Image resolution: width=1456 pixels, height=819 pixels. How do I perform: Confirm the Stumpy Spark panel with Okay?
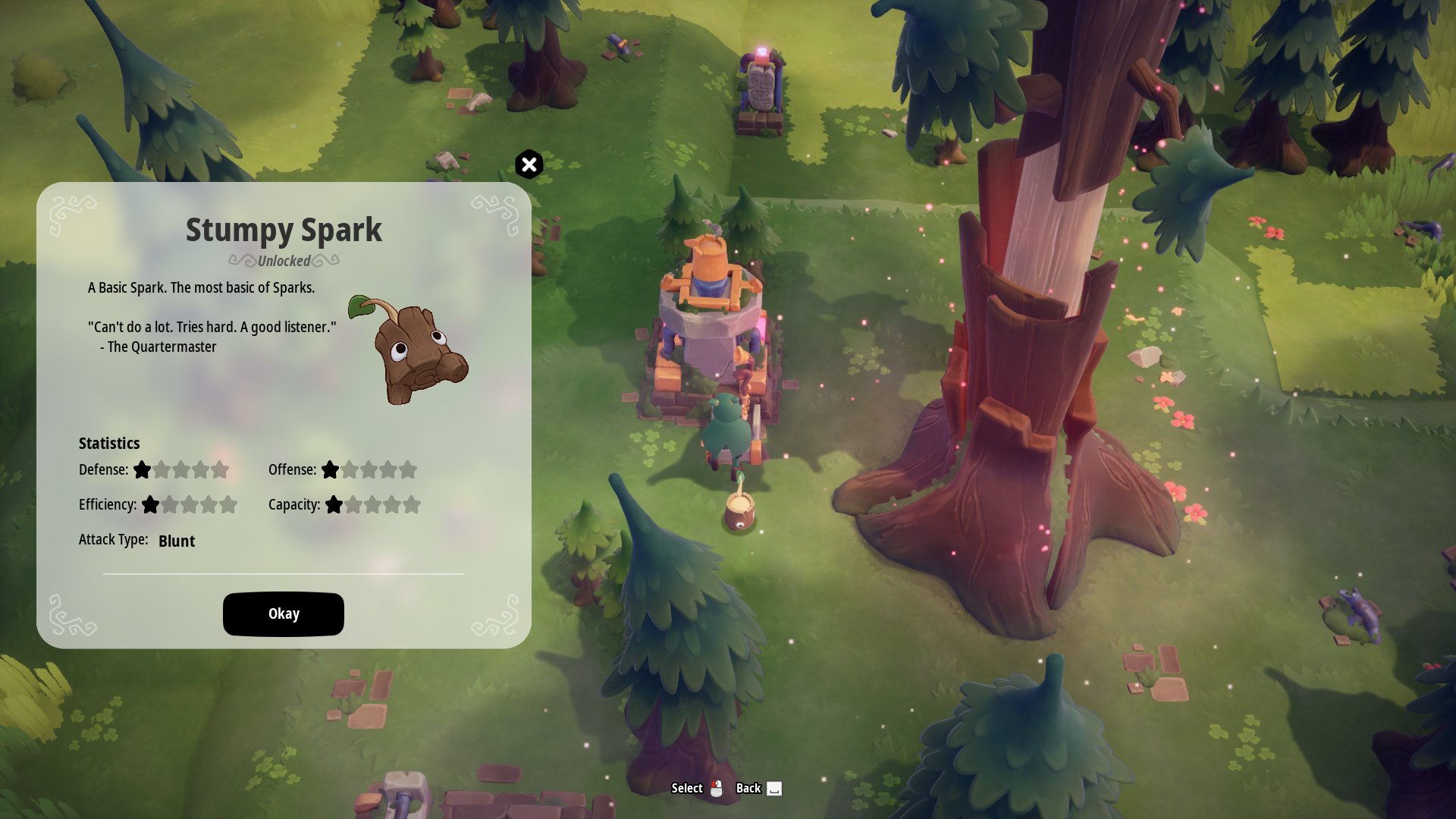click(x=283, y=613)
